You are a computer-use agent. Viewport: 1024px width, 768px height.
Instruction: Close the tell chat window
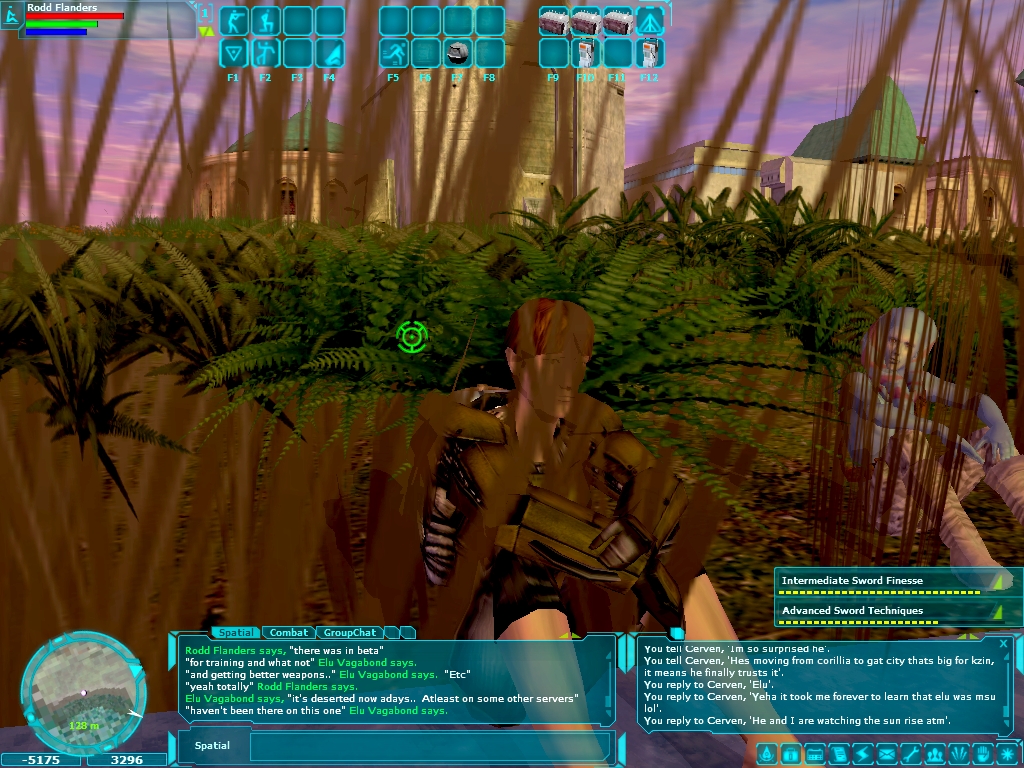[1004, 644]
